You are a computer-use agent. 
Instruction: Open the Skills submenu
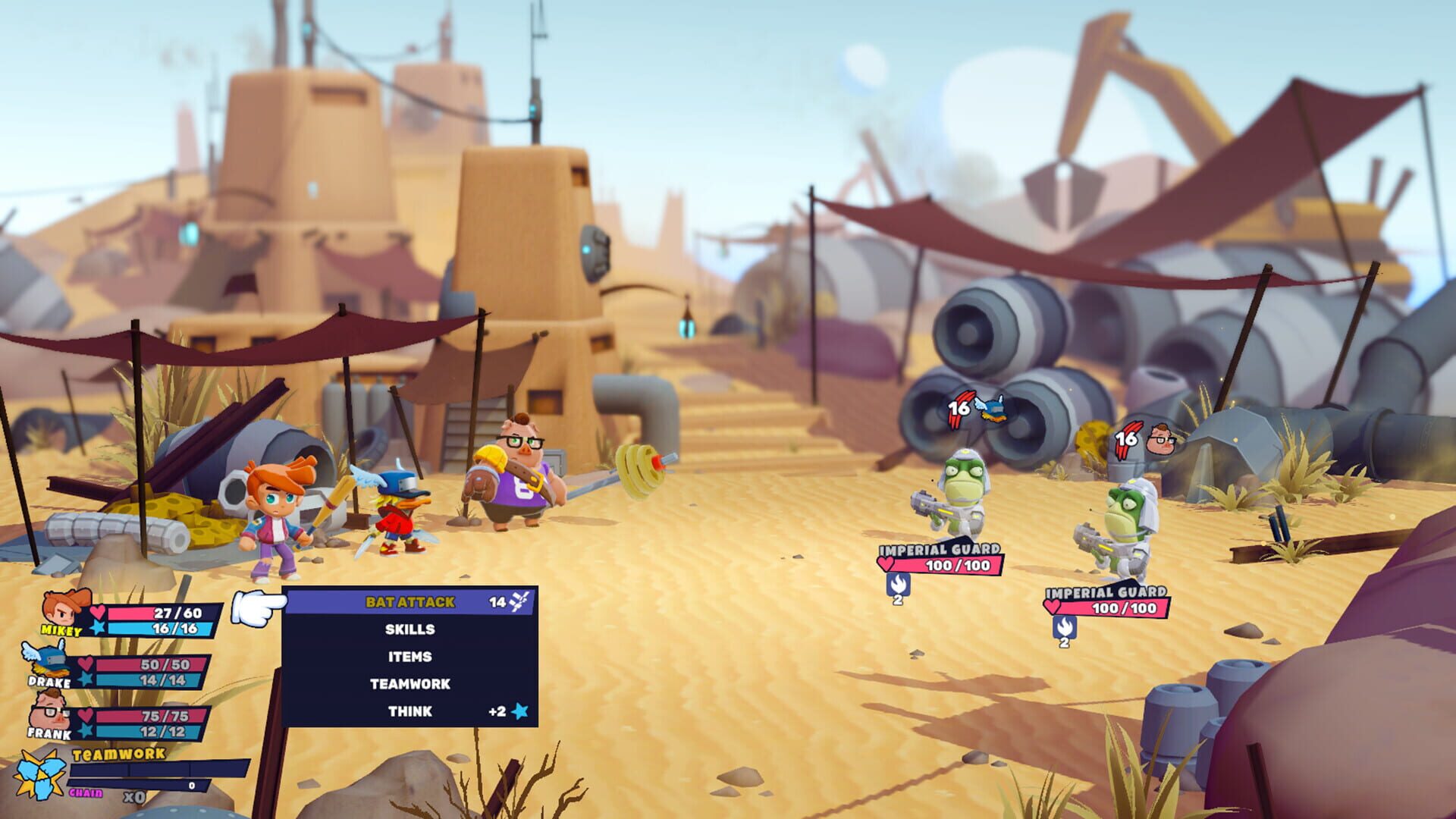(x=410, y=629)
